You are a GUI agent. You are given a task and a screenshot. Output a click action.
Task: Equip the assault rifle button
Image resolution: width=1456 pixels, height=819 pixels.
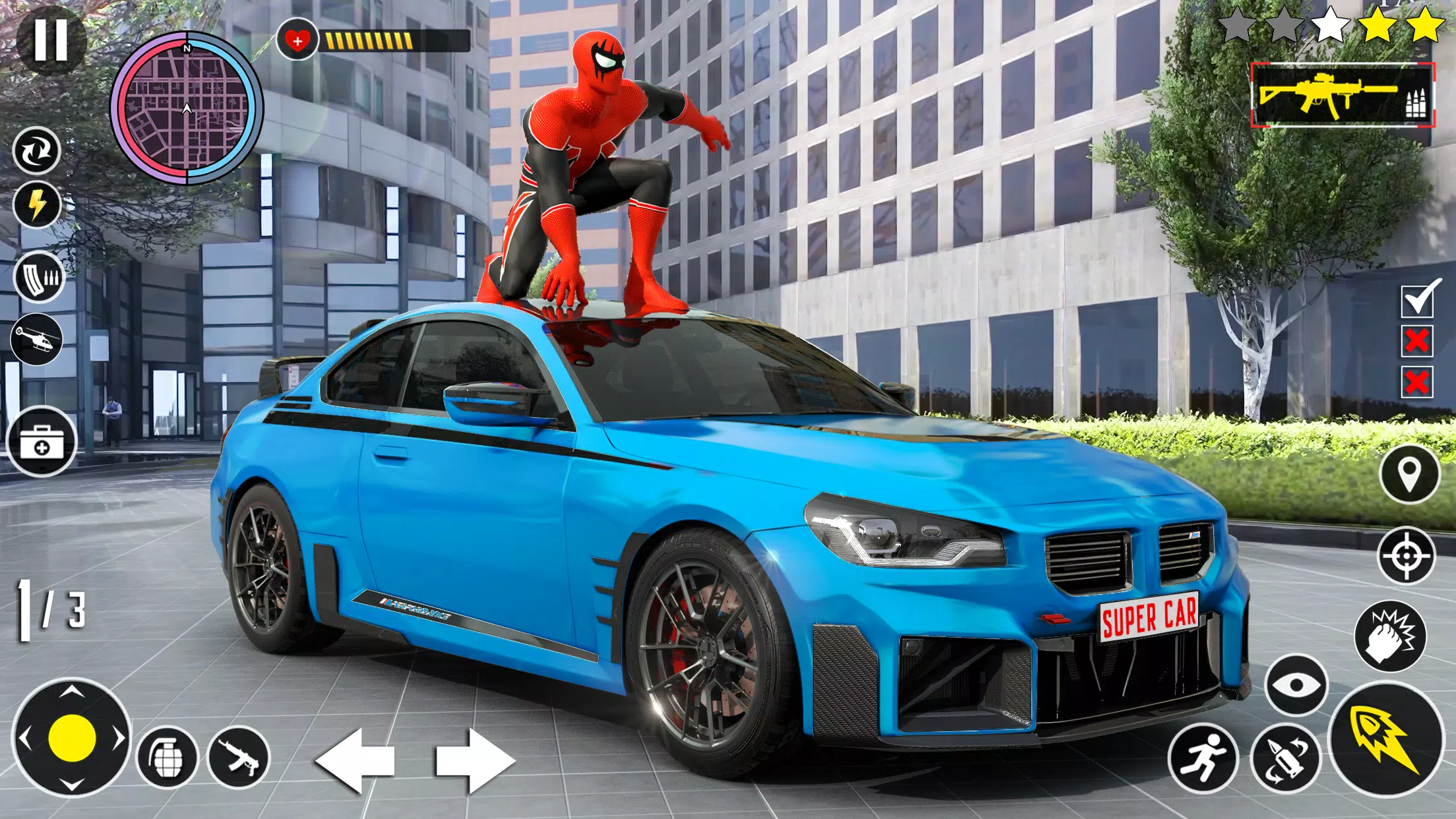pos(239,757)
